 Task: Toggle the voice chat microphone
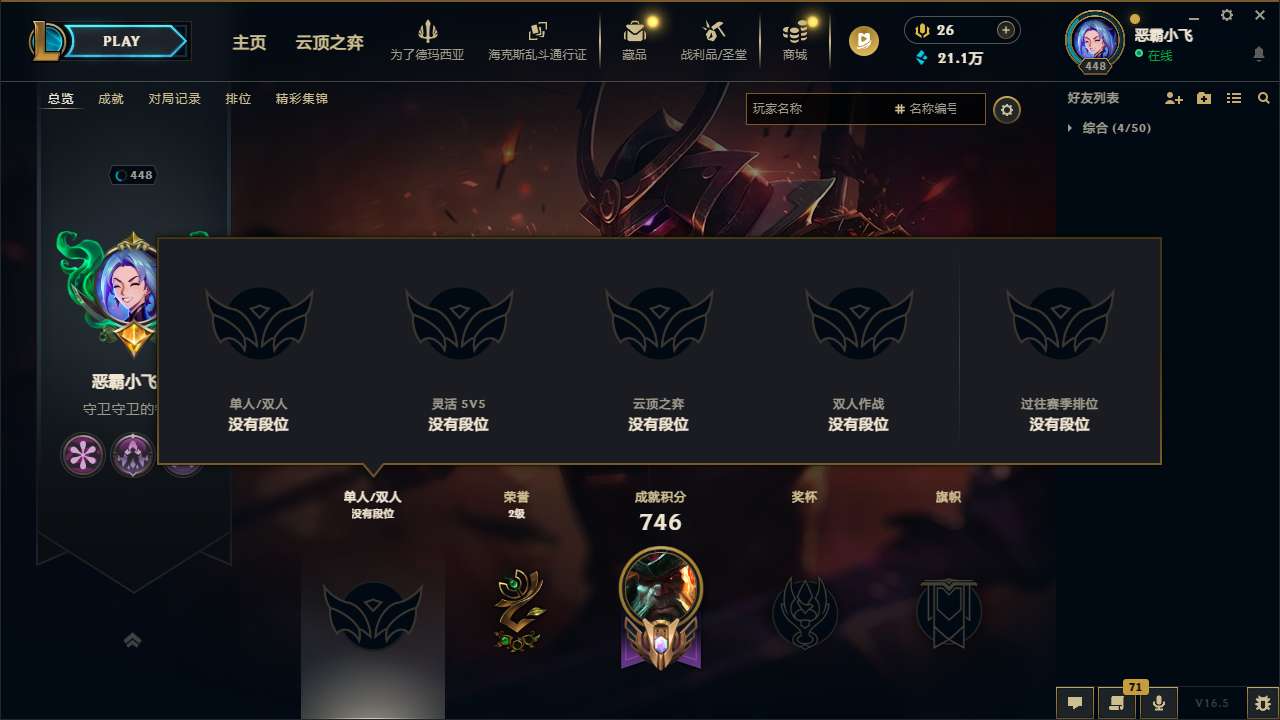tap(1159, 703)
